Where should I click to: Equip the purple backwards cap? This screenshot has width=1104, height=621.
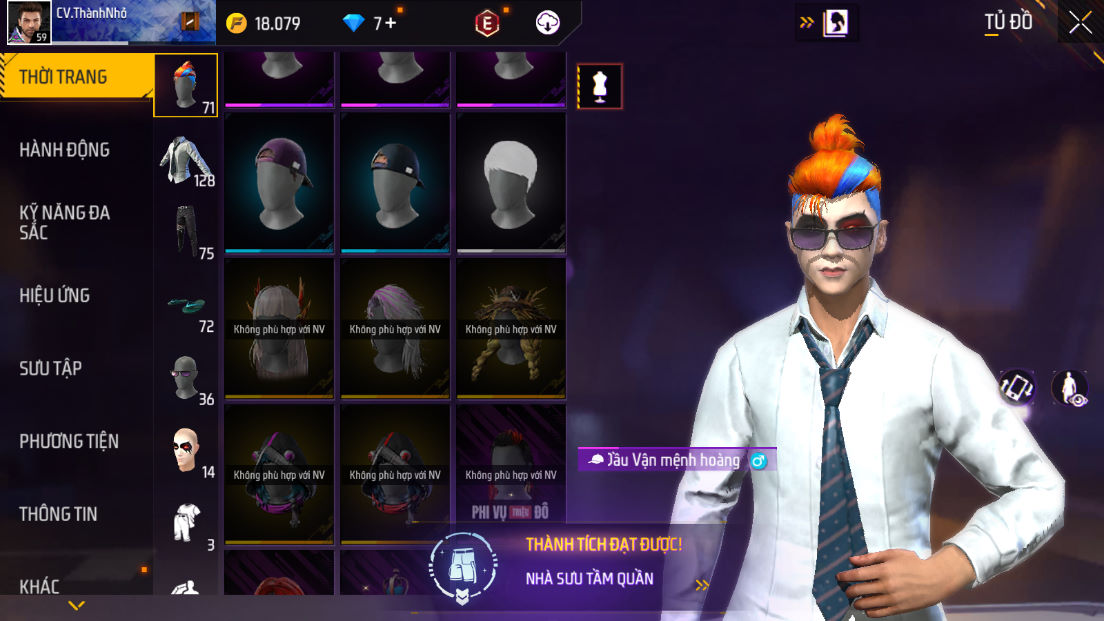280,180
